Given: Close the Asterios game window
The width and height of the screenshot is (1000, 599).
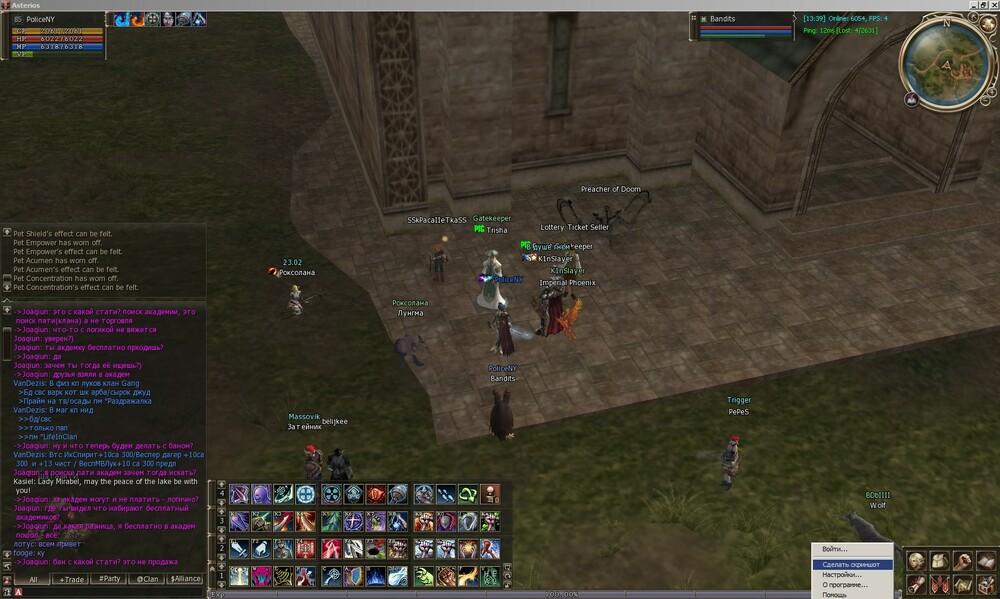Looking at the screenshot, I should pyautogui.click(x=991, y=5).
